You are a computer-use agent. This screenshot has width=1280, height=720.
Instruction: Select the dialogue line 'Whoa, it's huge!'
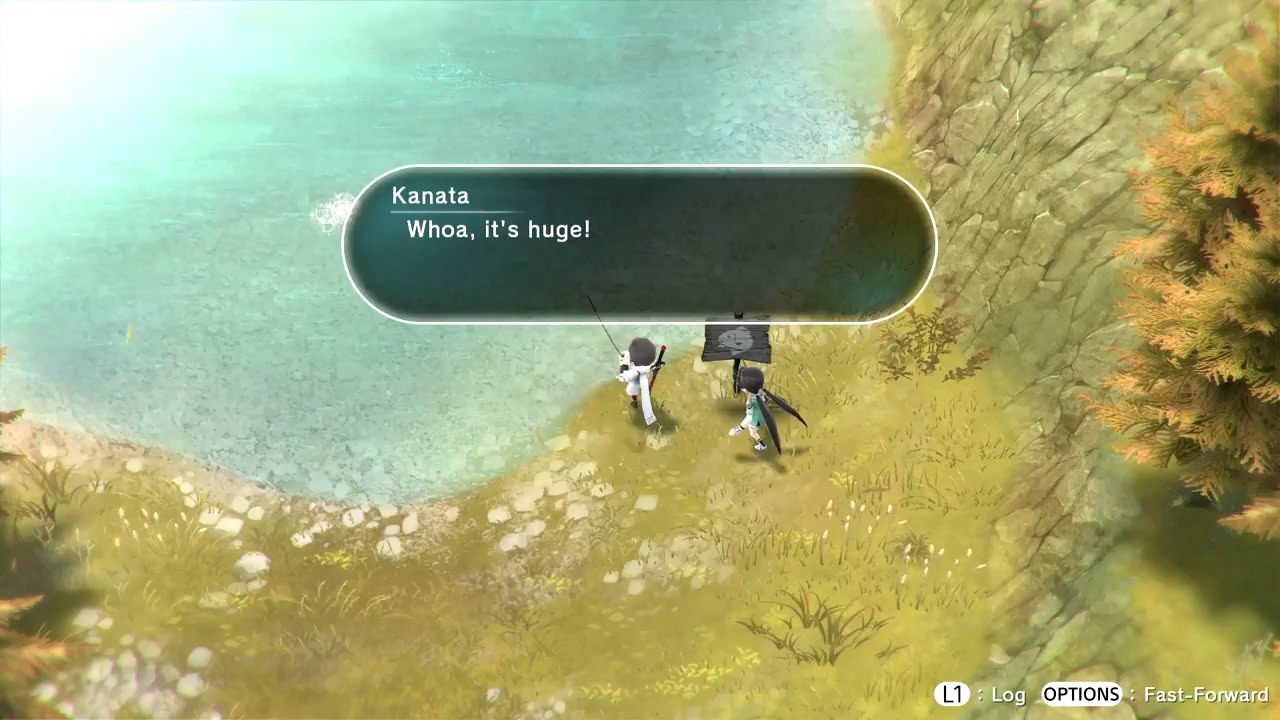497,230
